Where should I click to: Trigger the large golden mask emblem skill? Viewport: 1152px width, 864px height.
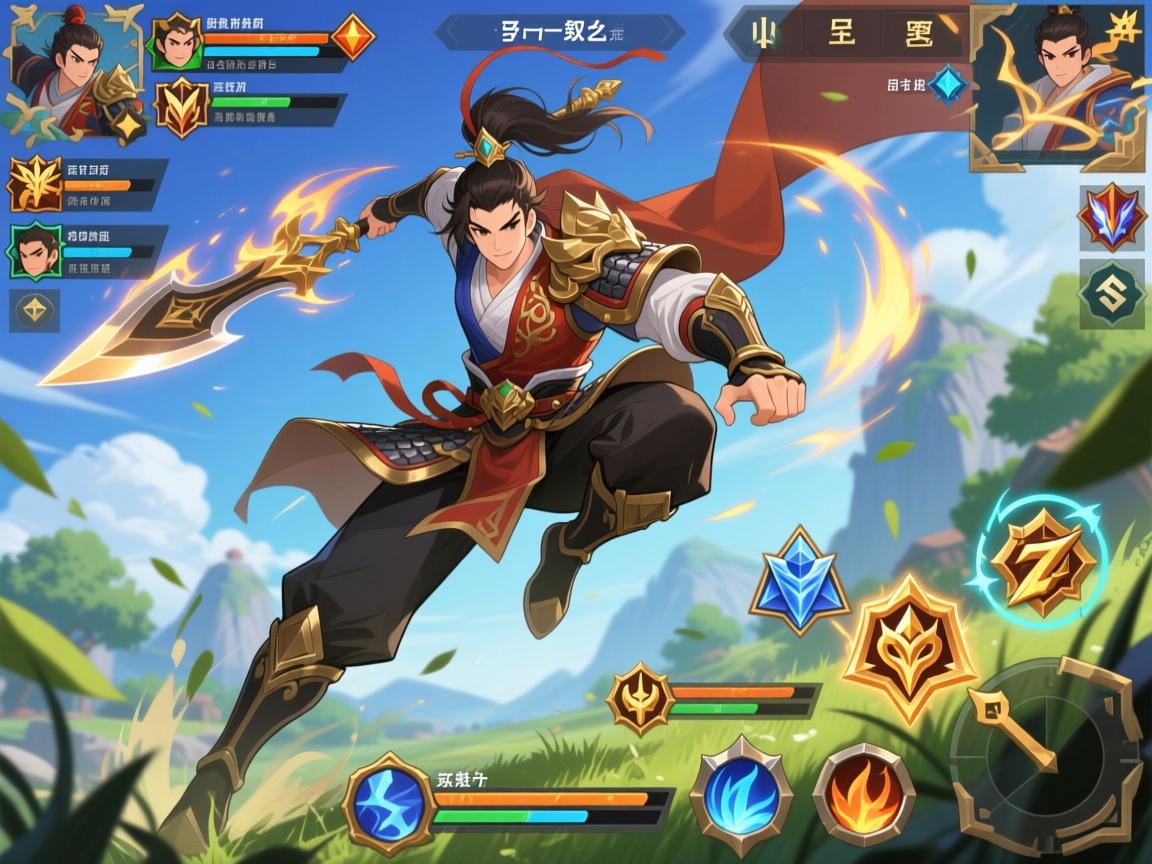[909, 651]
